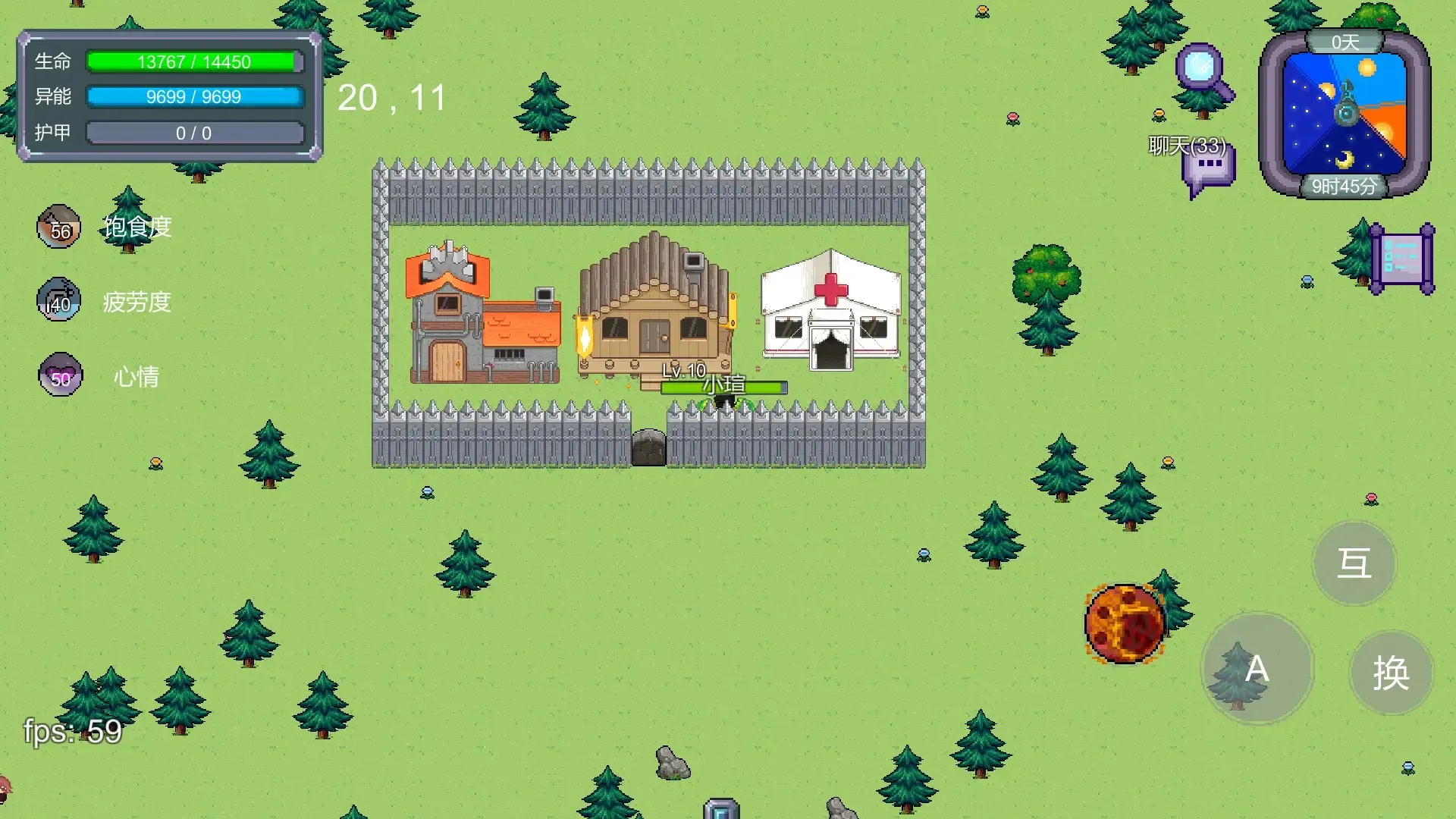Image resolution: width=1456 pixels, height=819 pixels.
Task: Tap the 互 interact button
Action: pos(1354,563)
